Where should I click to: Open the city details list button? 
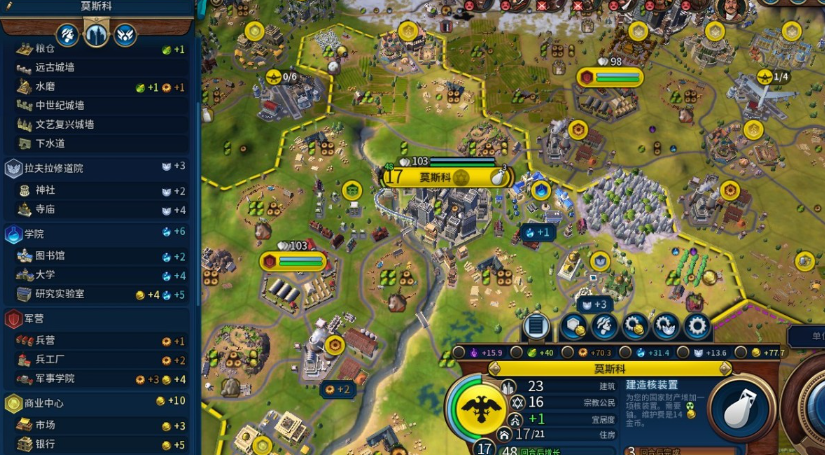(x=536, y=326)
